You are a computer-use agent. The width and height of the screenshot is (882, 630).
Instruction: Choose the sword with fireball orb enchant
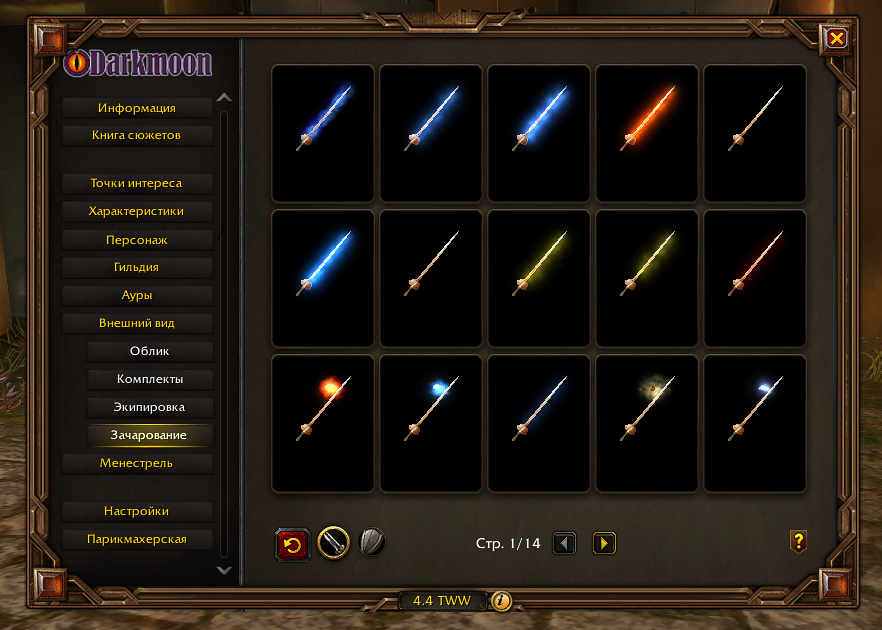322,423
